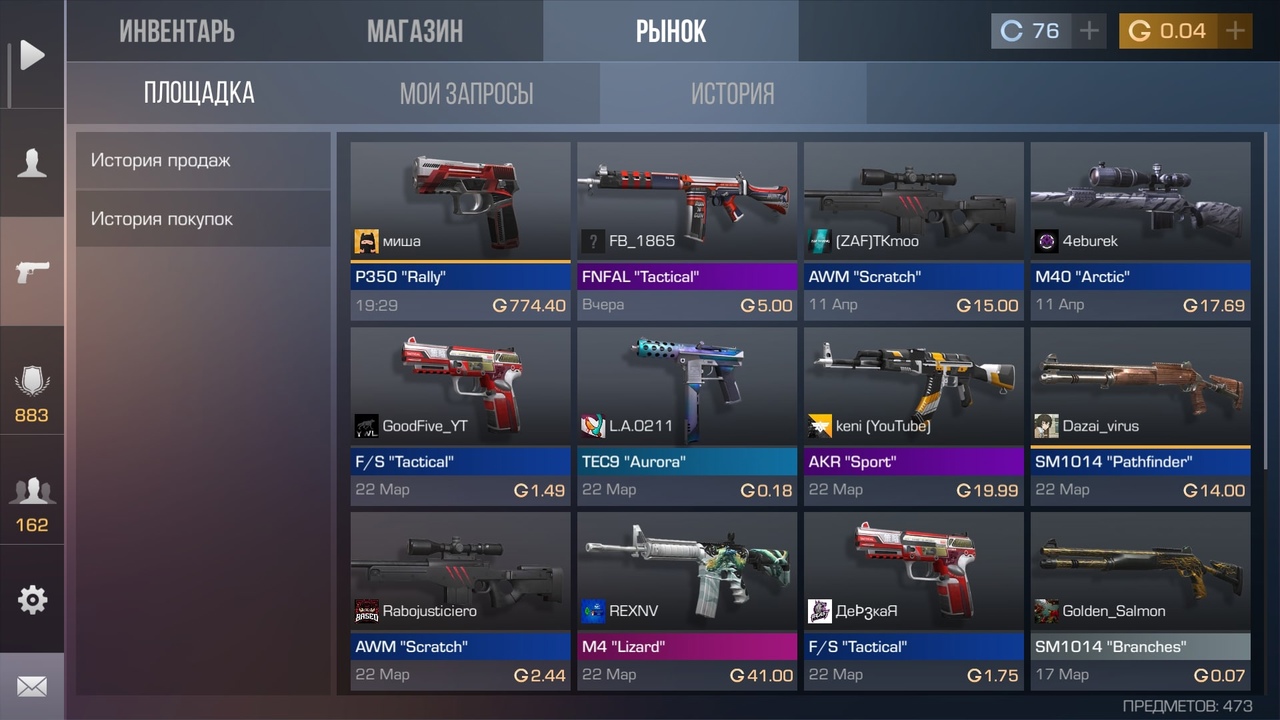1280x720 pixels.
Task: Open the player profile icon
Action: click(32, 162)
